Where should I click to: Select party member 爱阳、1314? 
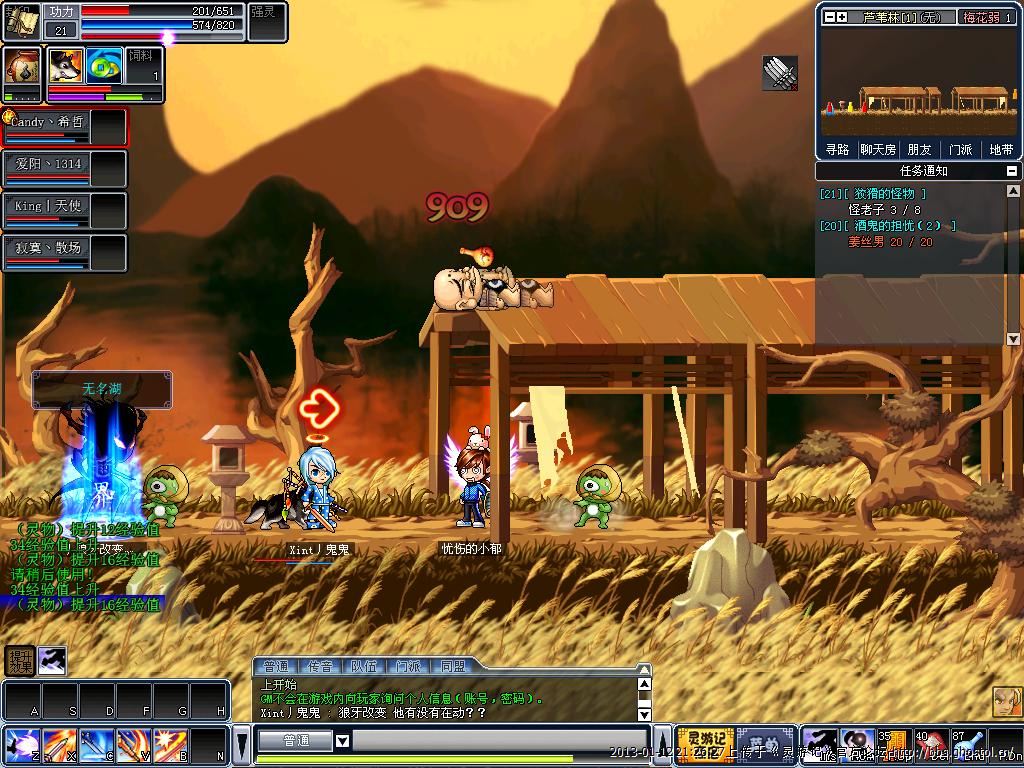(48, 164)
